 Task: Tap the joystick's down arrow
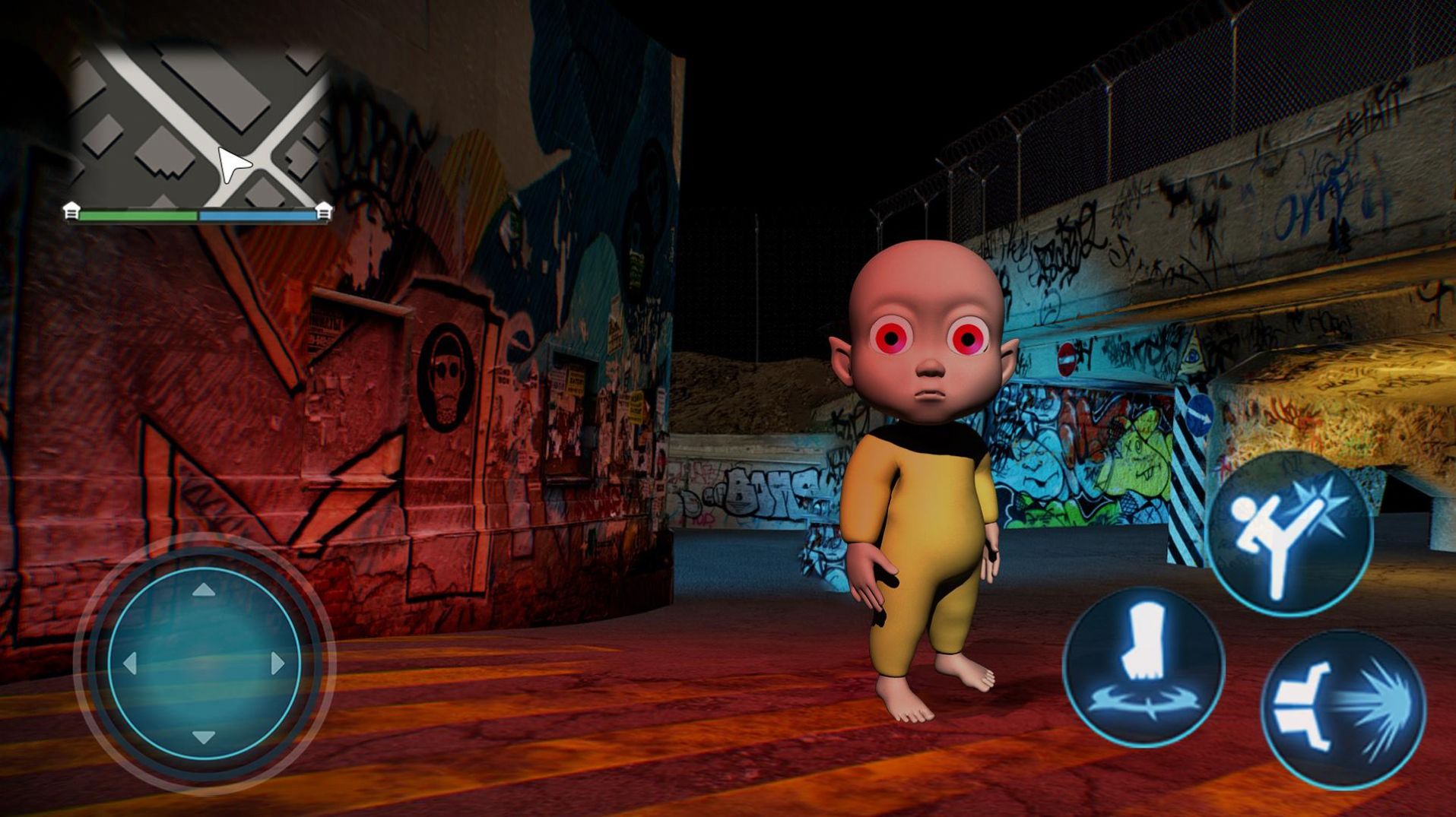click(x=203, y=736)
